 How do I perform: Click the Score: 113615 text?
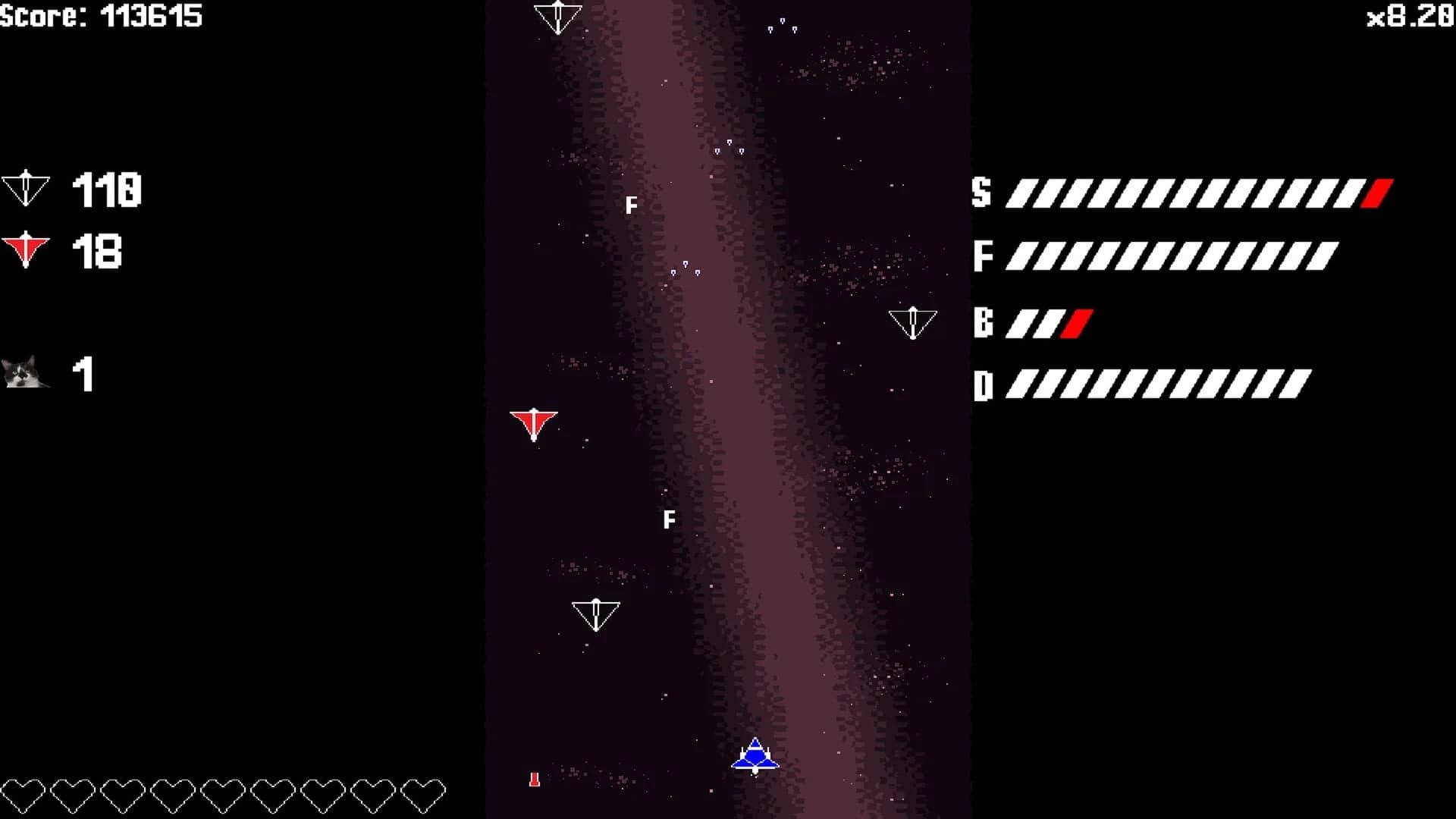(x=102, y=14)
